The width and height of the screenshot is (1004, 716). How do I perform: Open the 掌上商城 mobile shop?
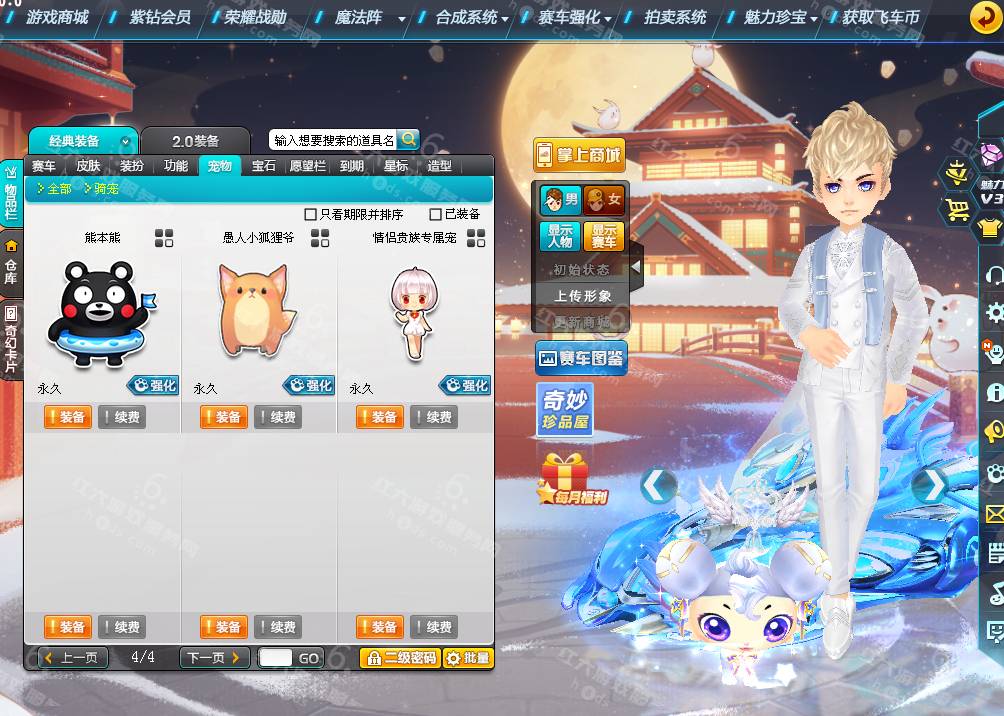pyautogui.click(x=579, y=155)
